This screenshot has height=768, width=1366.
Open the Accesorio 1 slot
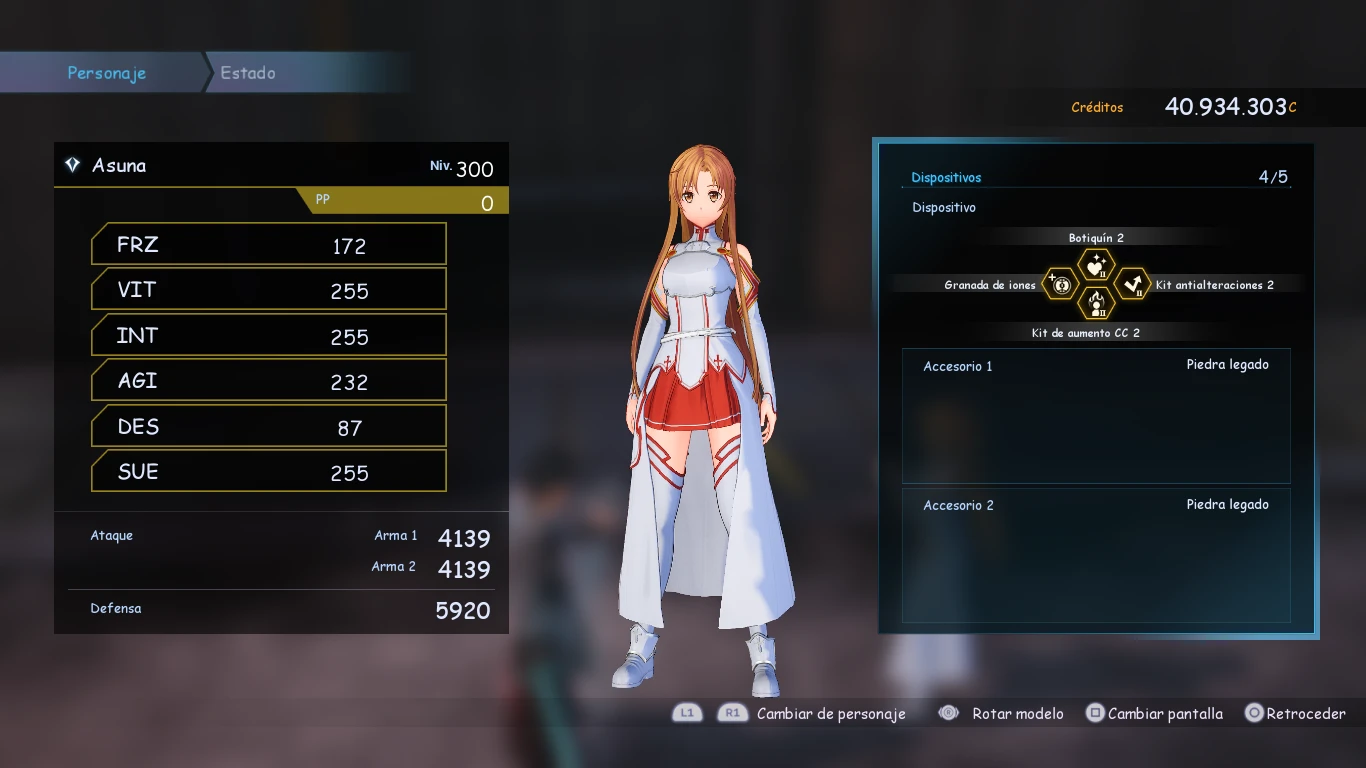click(1096, 416)
